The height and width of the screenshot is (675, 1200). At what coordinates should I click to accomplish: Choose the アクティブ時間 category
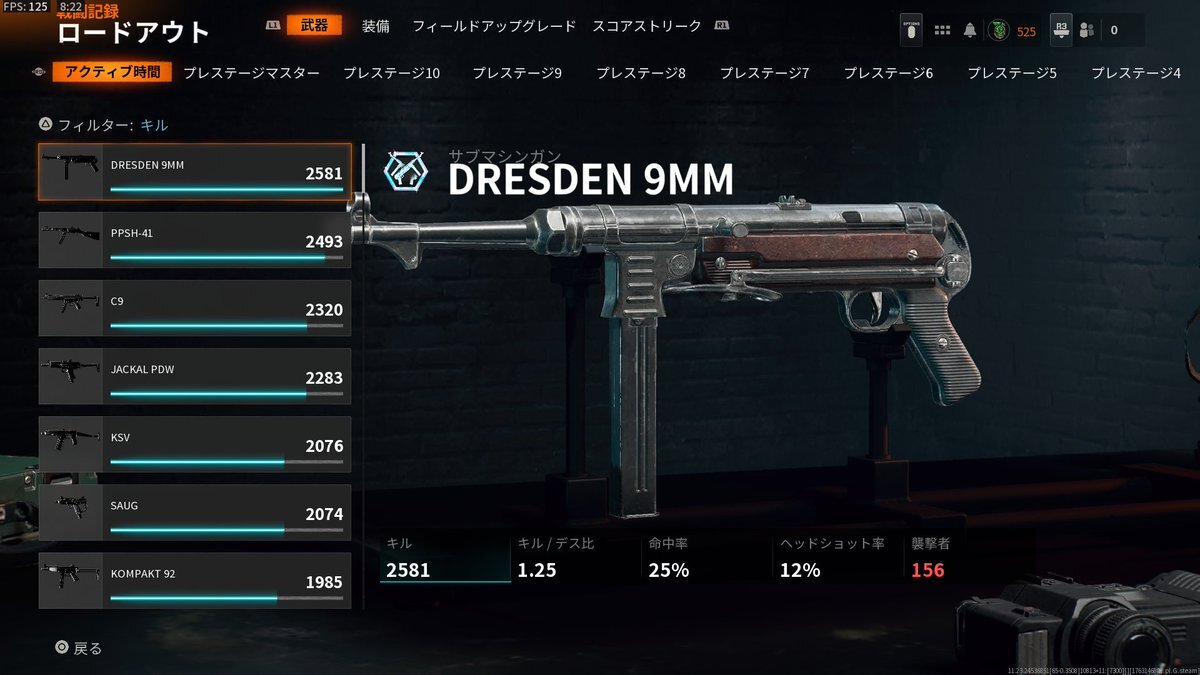(x=113, y=73)
